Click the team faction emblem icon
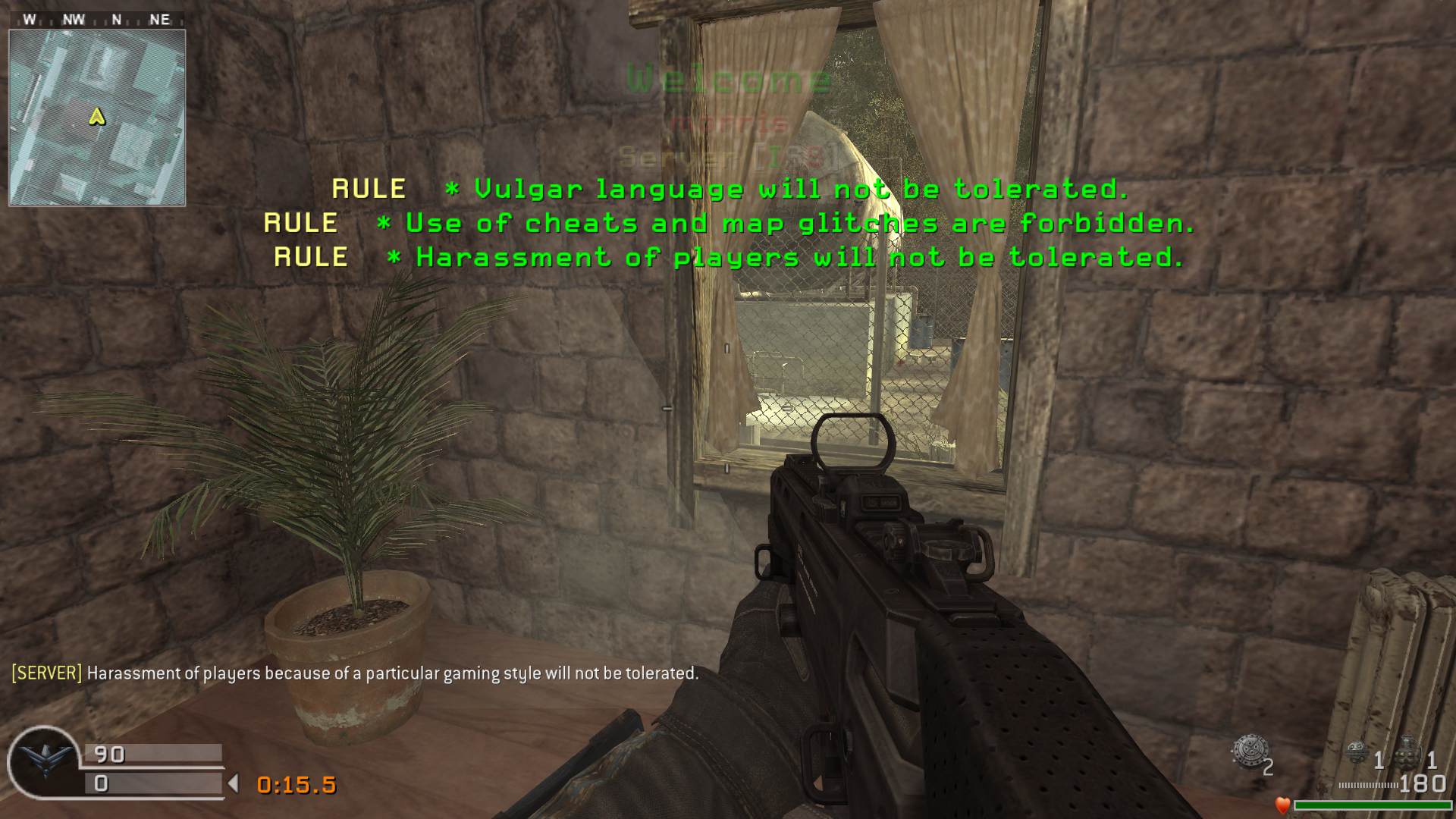The image size is (1456, 819). (44, 761)
